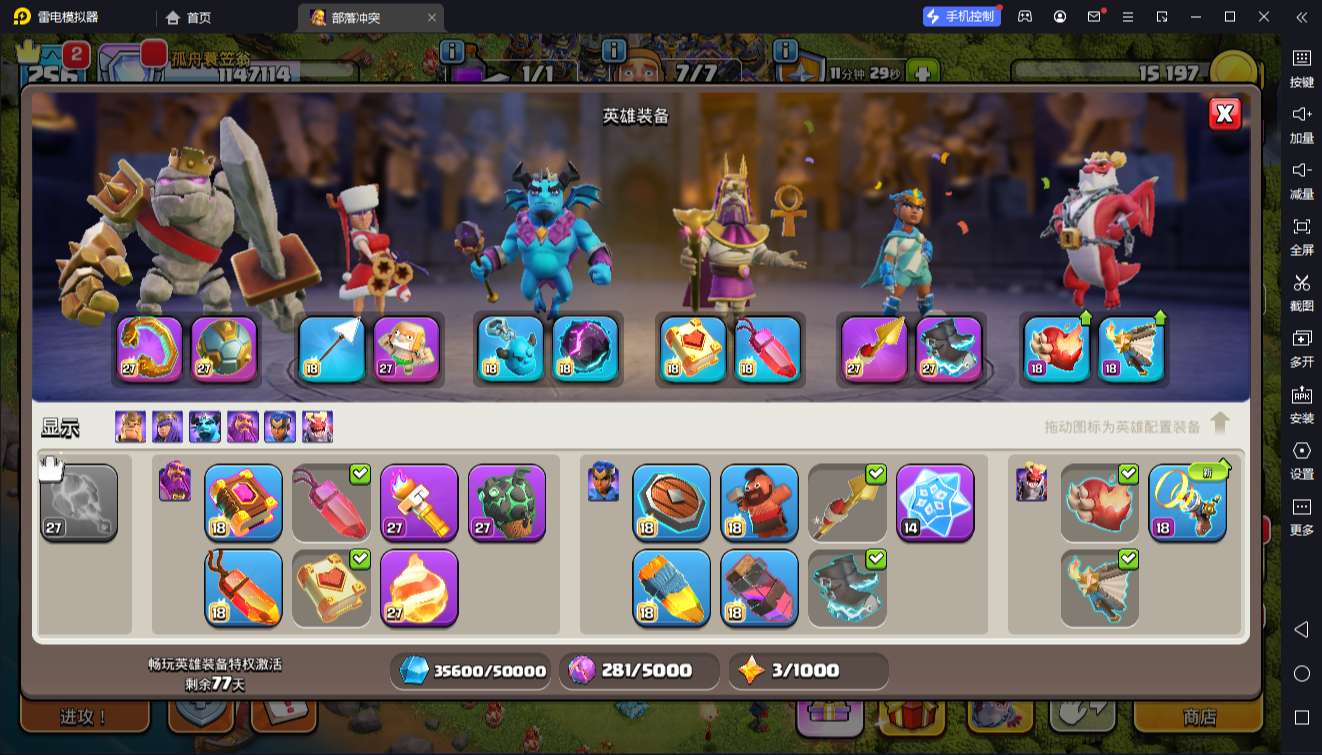The image size is (1322, 755).
Task: Select the equipped Healer Puppet slot
Action: click(x=407, y=349)
